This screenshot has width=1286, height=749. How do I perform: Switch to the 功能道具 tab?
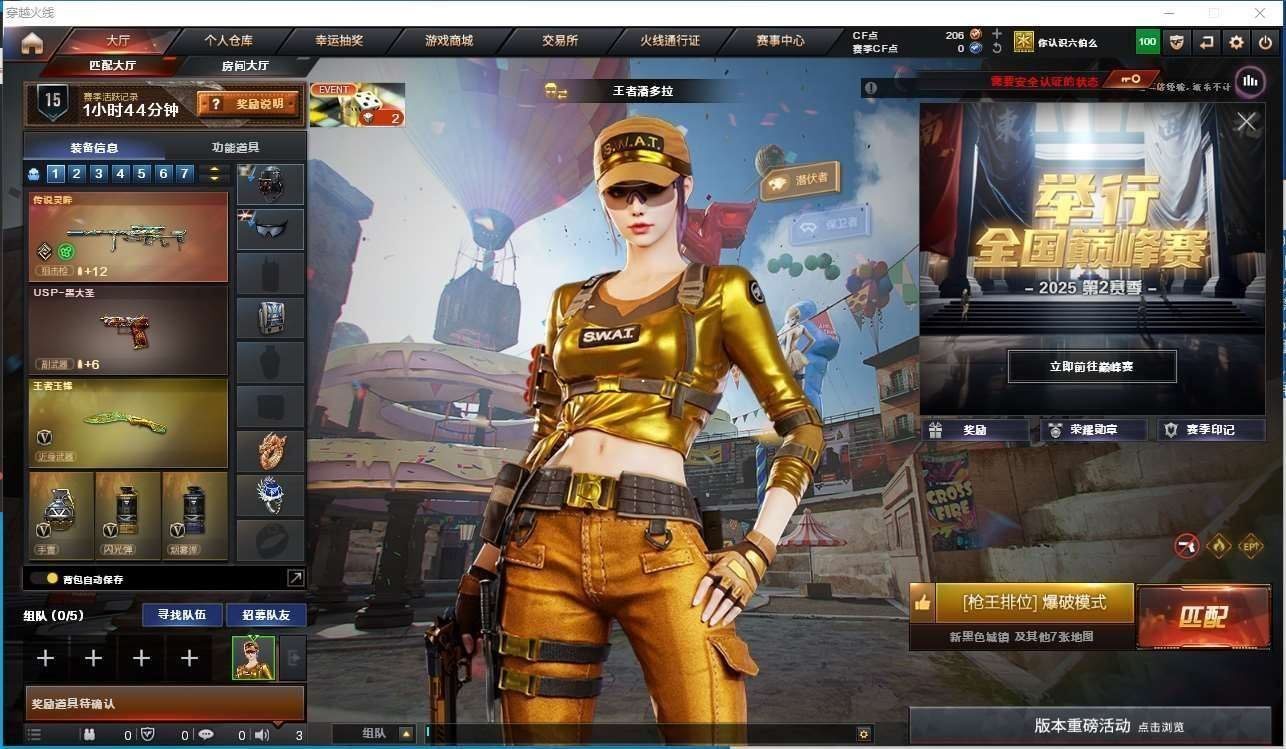(235, 147)
